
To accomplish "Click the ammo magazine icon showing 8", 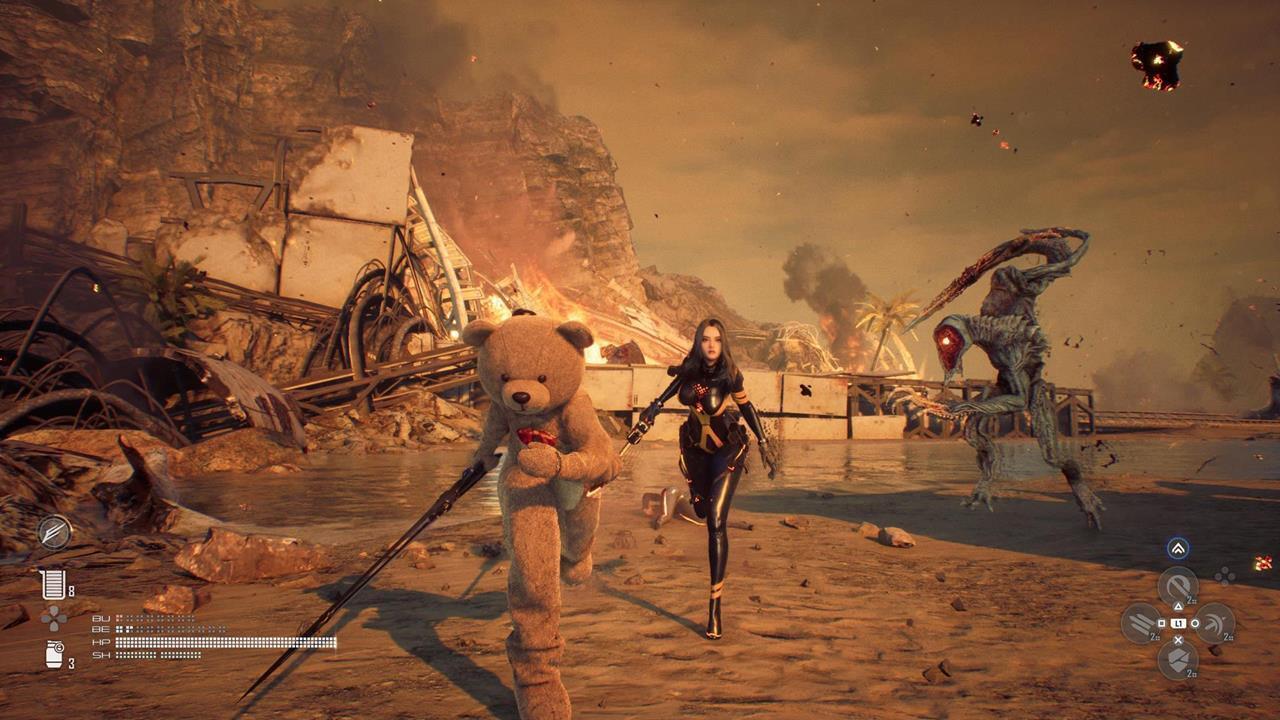I will [x=54, y=583].
